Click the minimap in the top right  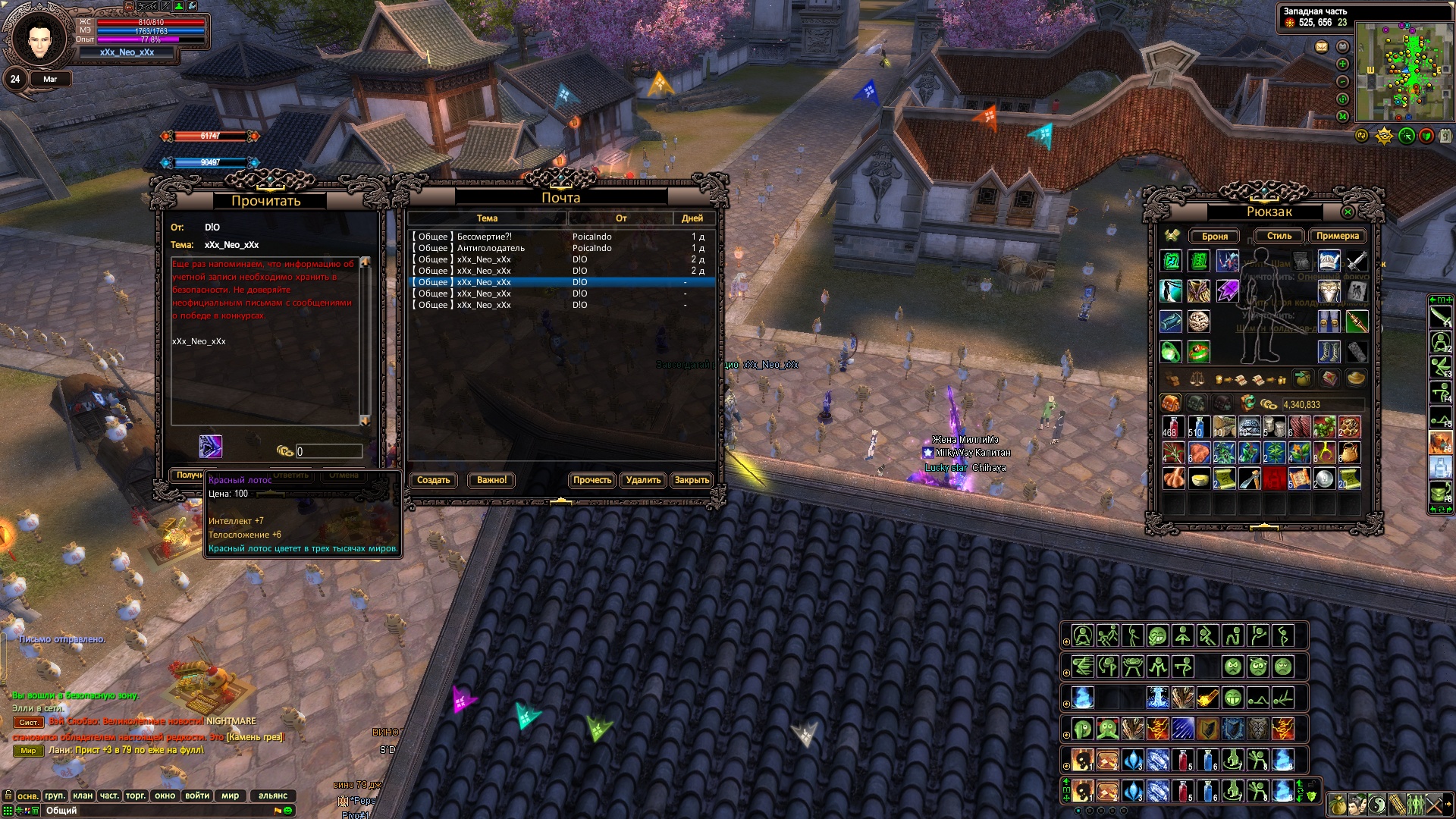coord(1404,71)
